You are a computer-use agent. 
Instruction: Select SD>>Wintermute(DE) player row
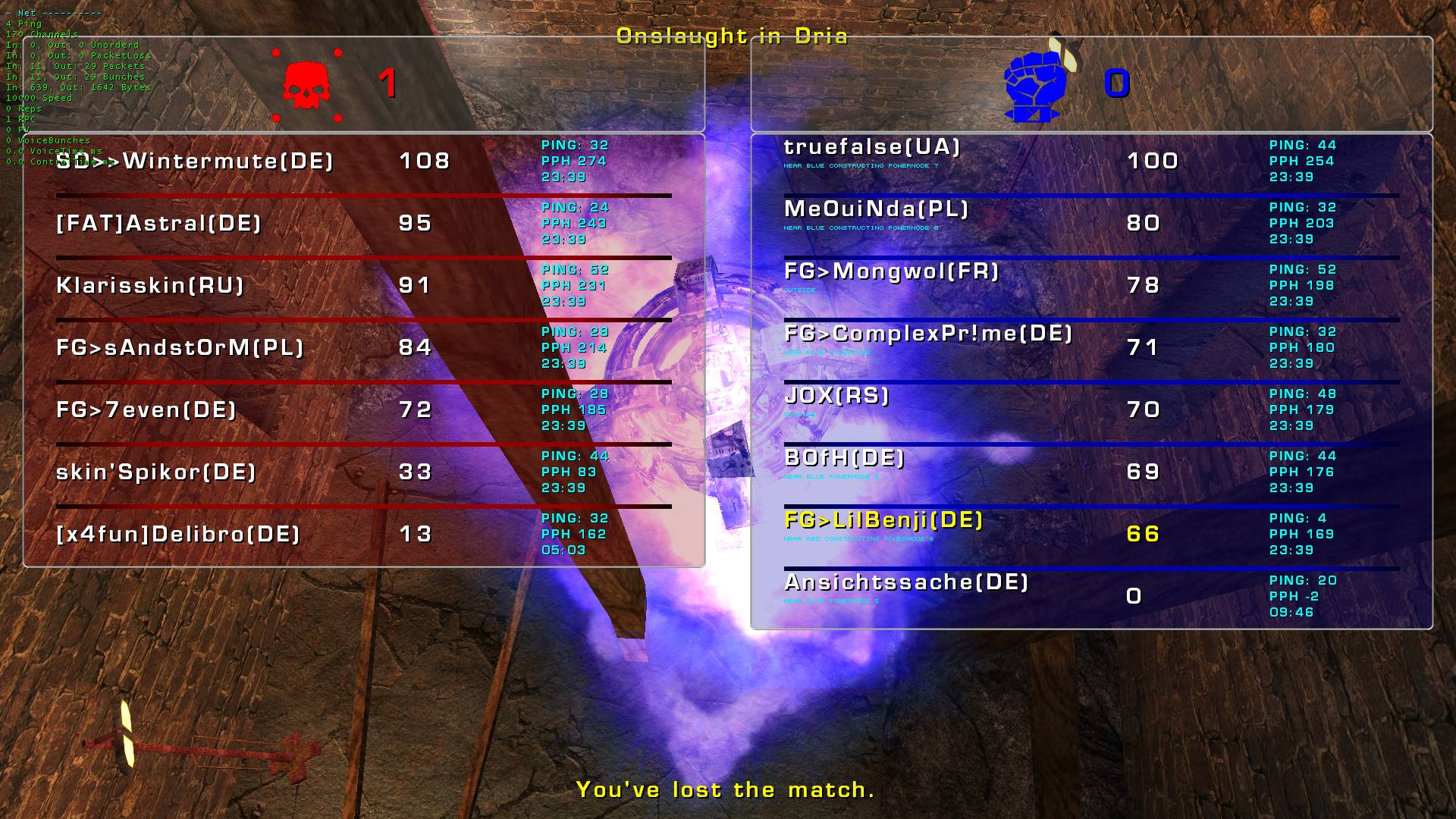click(195, 162)
